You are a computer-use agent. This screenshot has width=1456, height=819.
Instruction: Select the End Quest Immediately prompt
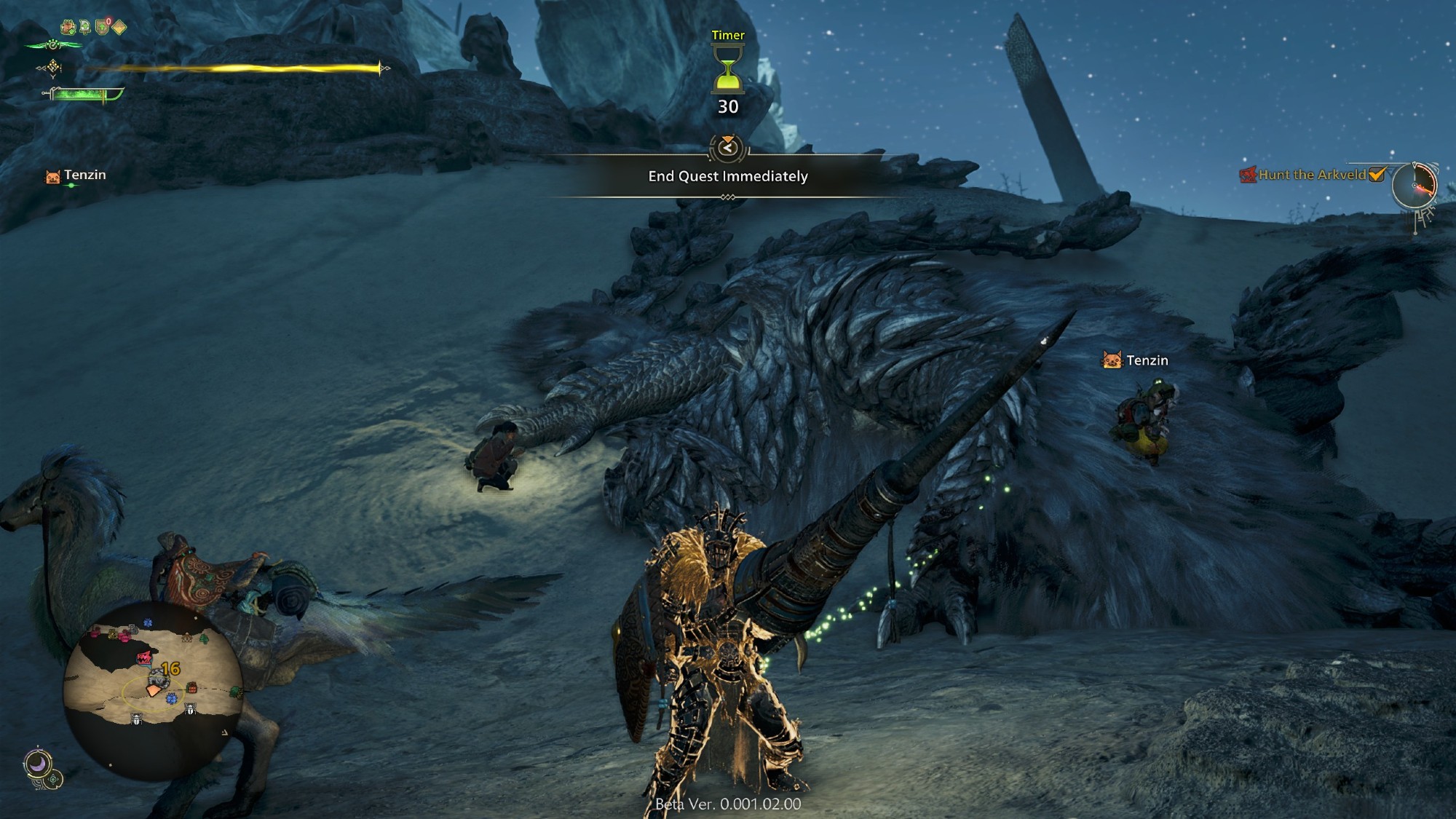pos(728,176)
